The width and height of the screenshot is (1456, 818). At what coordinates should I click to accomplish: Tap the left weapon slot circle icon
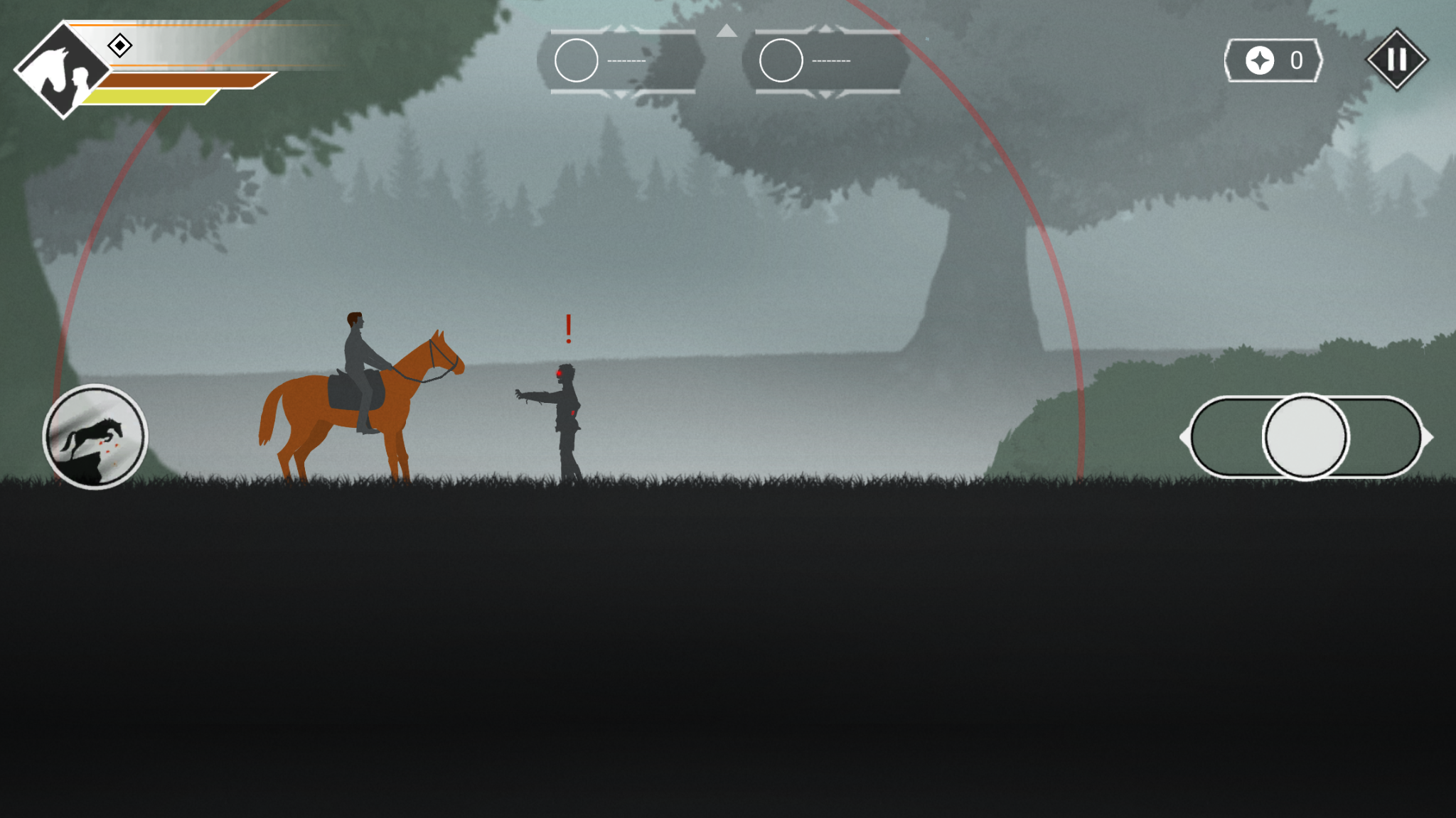click(576, 60)
